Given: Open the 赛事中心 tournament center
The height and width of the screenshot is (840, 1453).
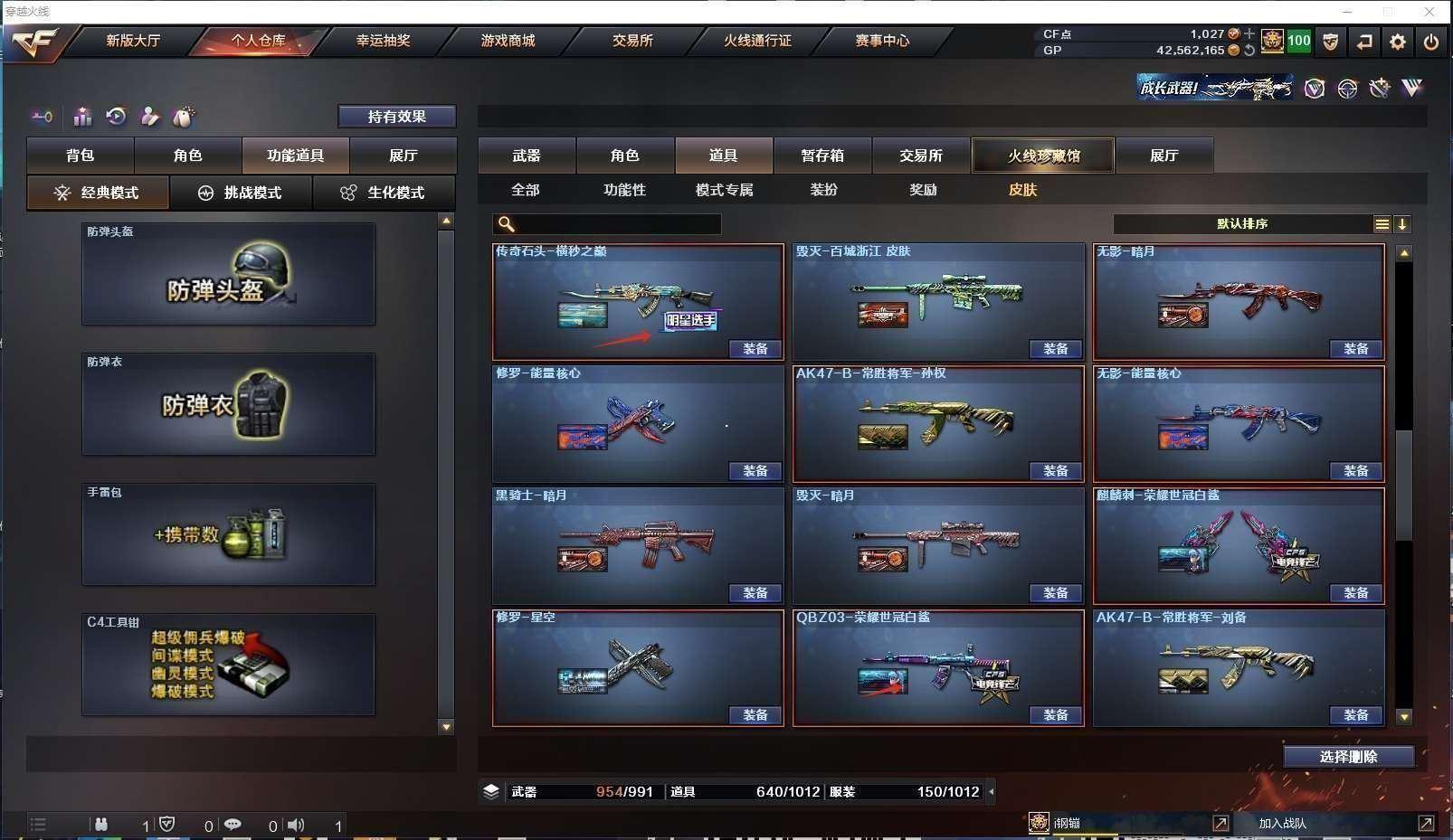Looking at the screenshot, I should (882, 41).
